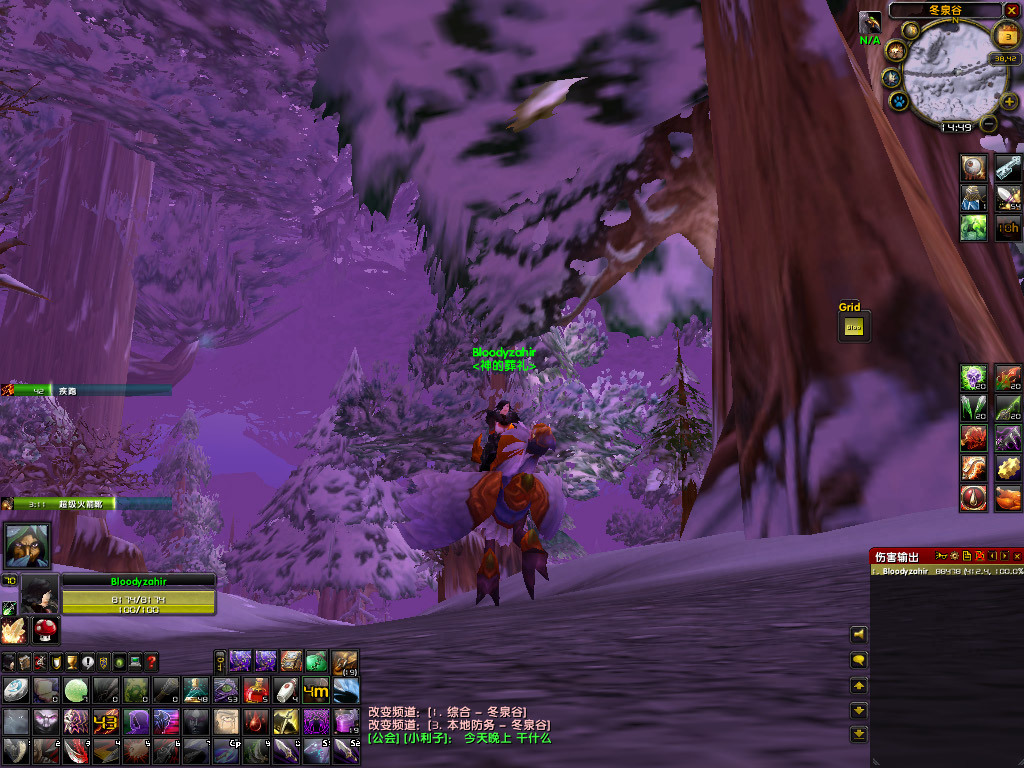Click the red mushroom buff icon
Viewport: 1024px width, 768px height.
(44, 630)
